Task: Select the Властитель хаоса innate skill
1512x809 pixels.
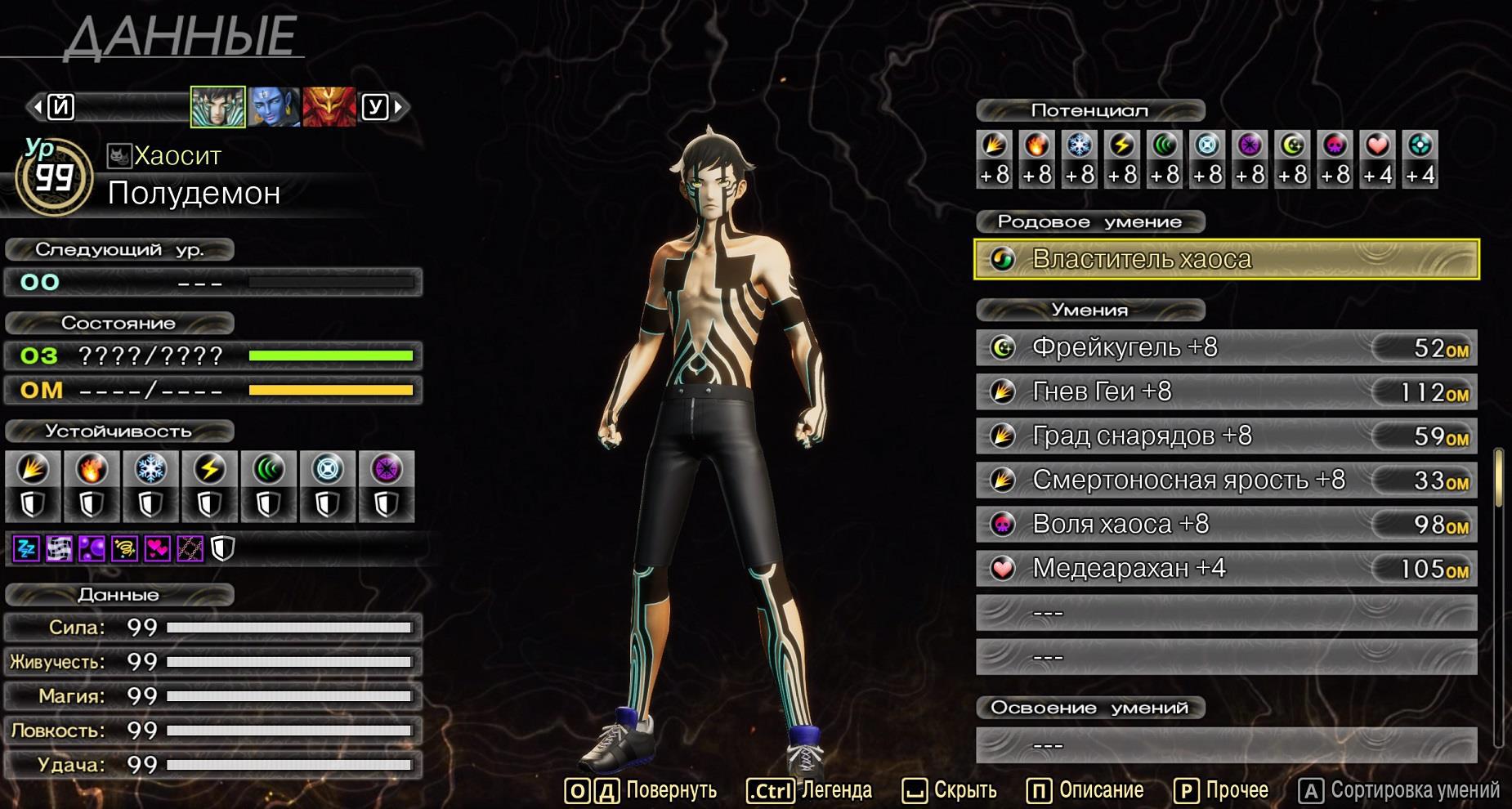Action: 1226,259
